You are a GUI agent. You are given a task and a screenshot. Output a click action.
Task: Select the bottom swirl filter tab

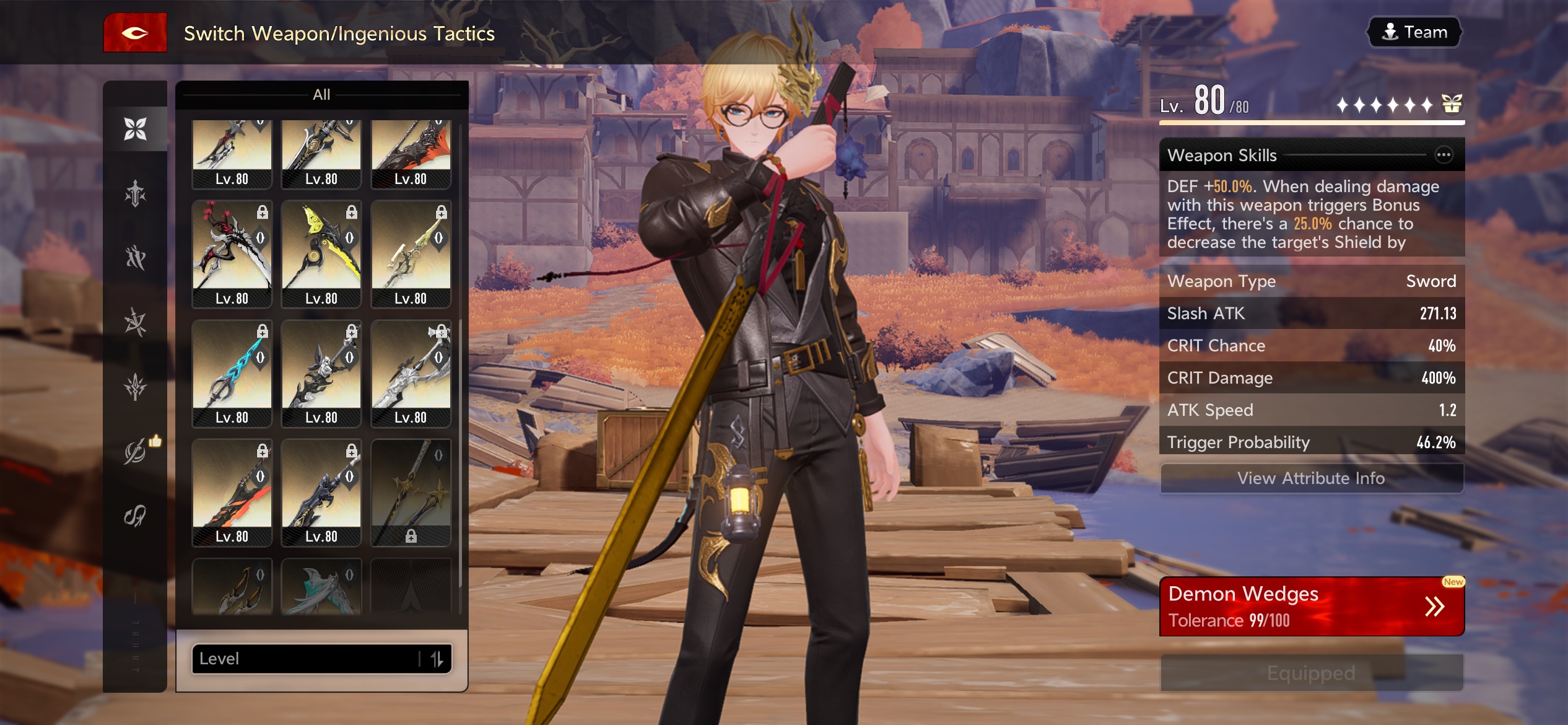135,516
